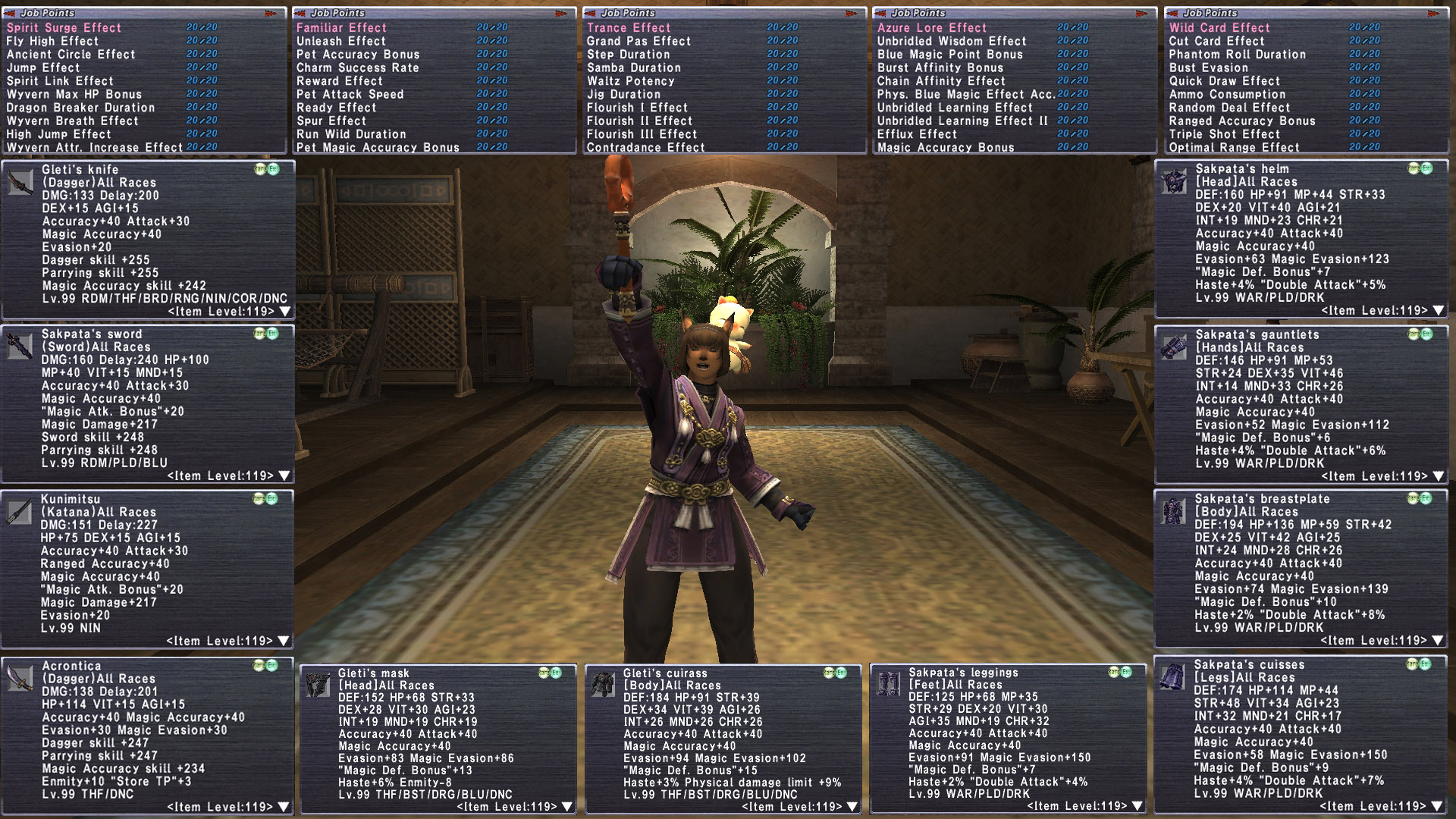Select Familiar Effect in Job Points
Image resolution: width=1456 pixels, height=819 pixels.
(x=341, y=28)
